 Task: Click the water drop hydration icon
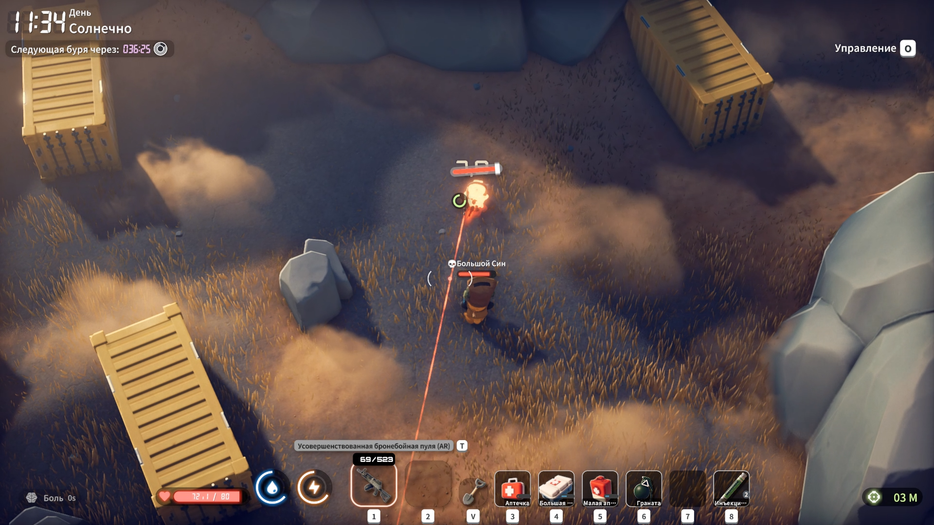coord(271,488)
